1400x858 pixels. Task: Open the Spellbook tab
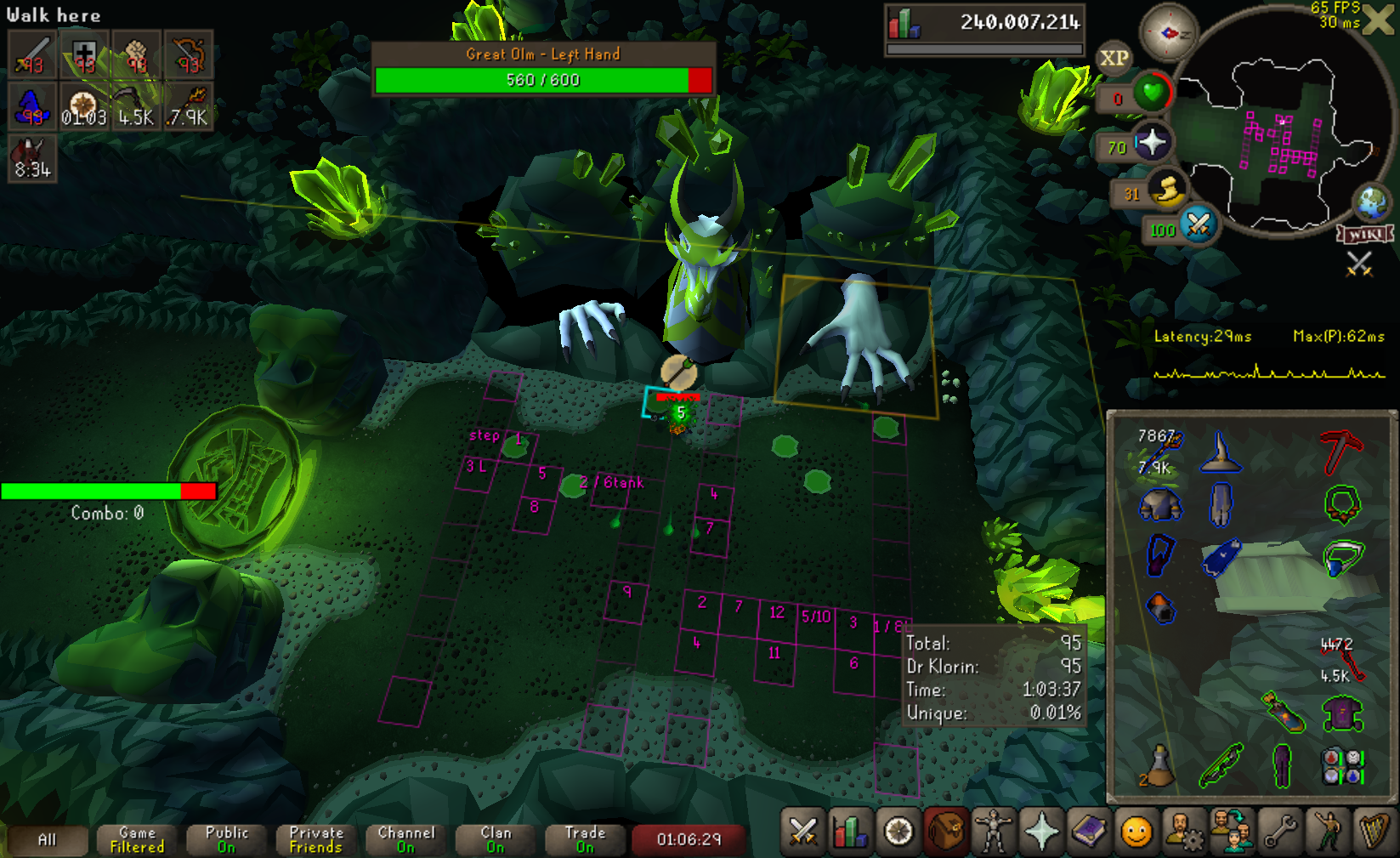tap(1088, 832)
